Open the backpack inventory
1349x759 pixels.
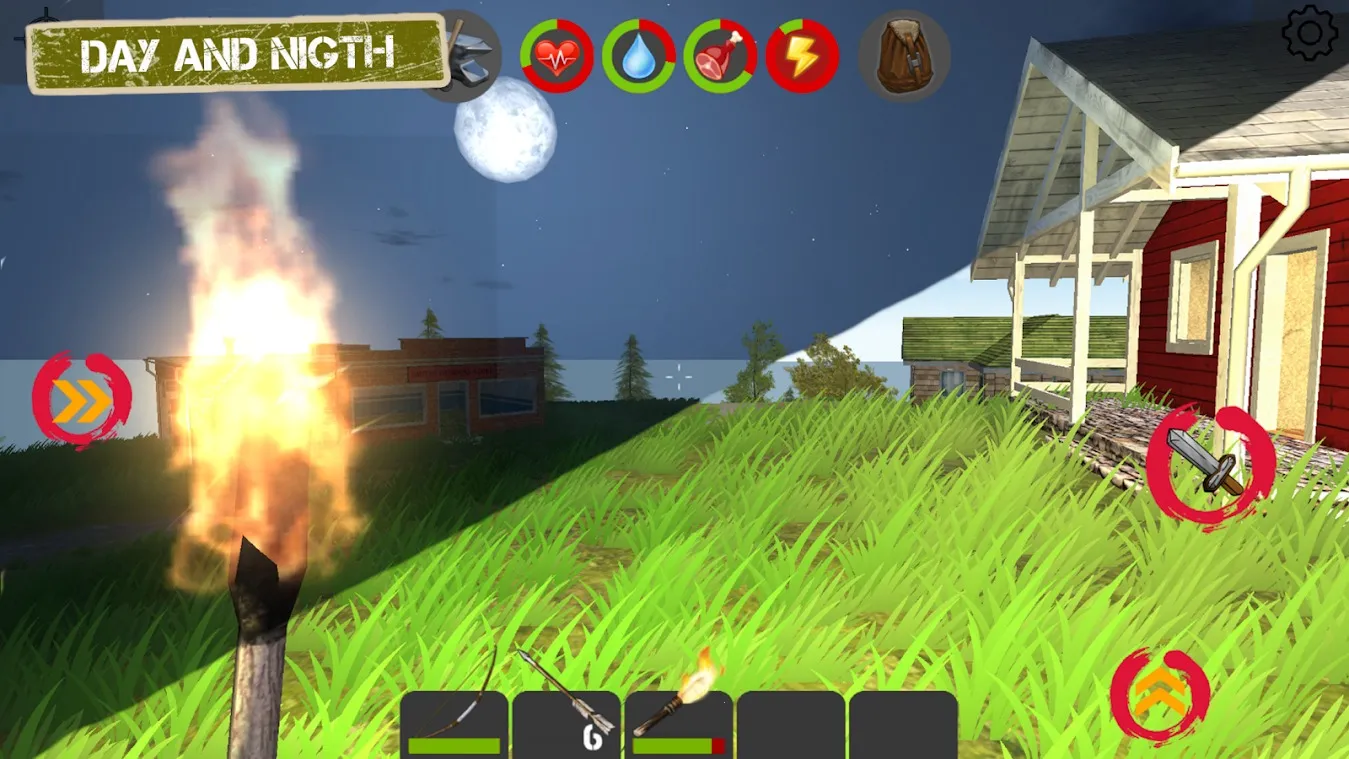(902, 55)
